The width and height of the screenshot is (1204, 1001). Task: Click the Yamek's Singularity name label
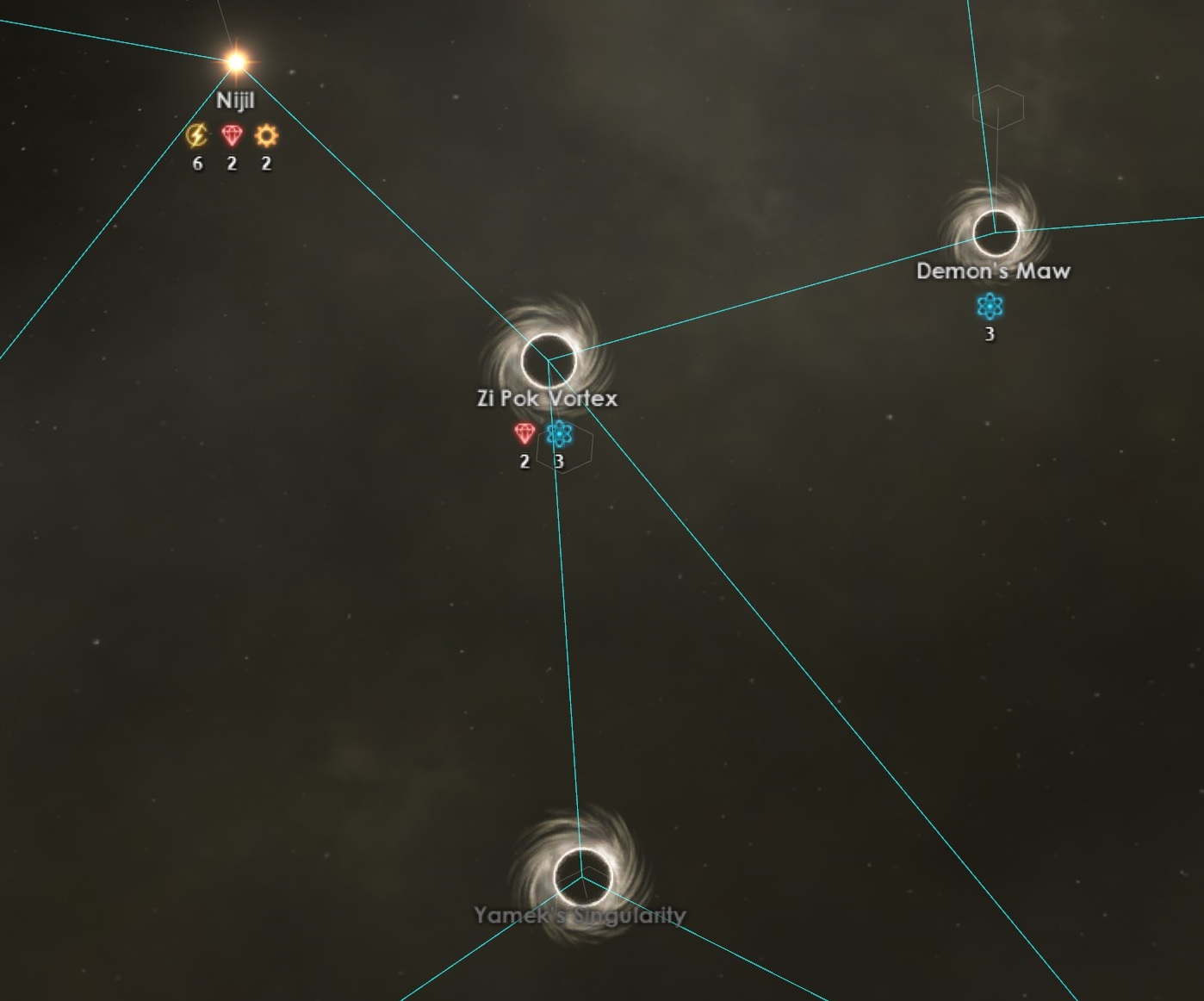580,916
